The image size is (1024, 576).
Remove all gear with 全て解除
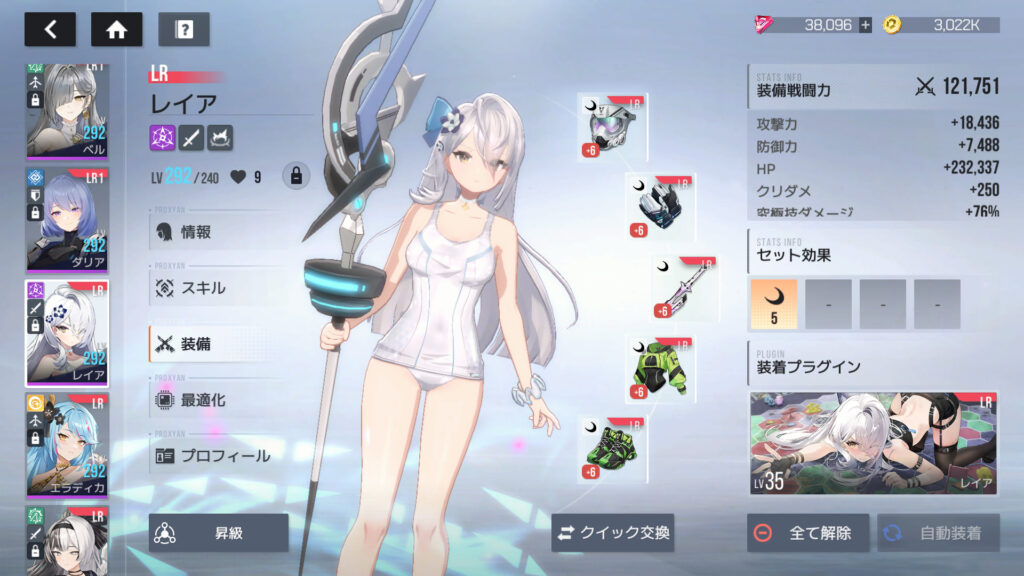[808, 533]
